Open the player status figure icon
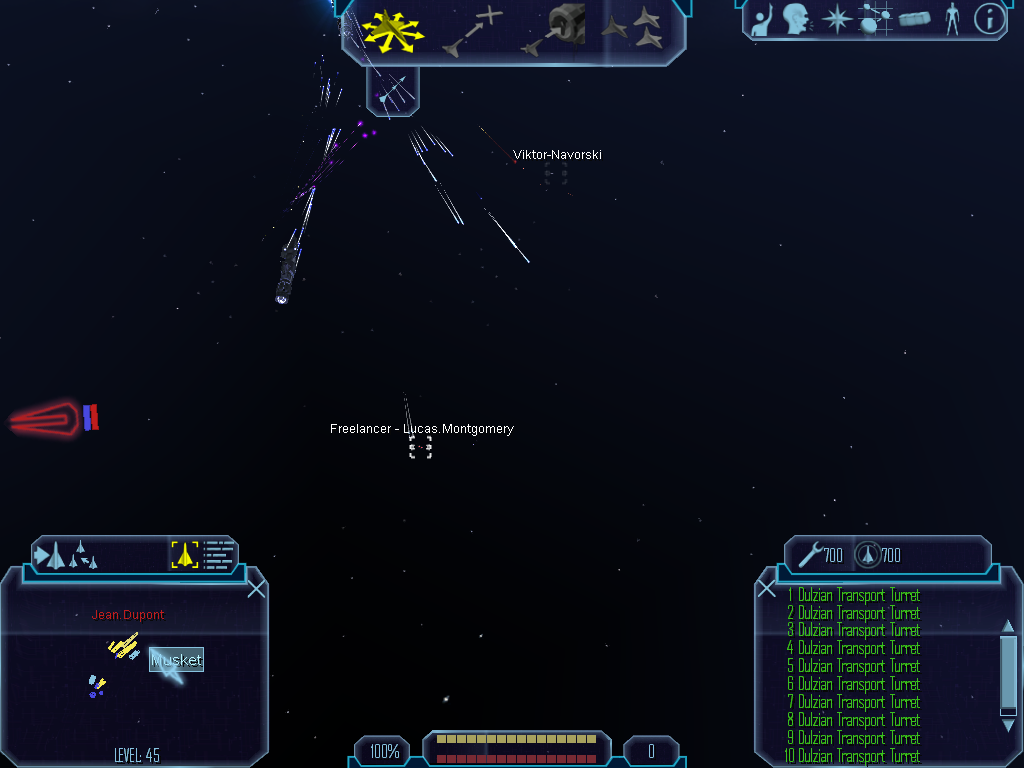Screen dimensions: 1024x768 pos(951,19)
